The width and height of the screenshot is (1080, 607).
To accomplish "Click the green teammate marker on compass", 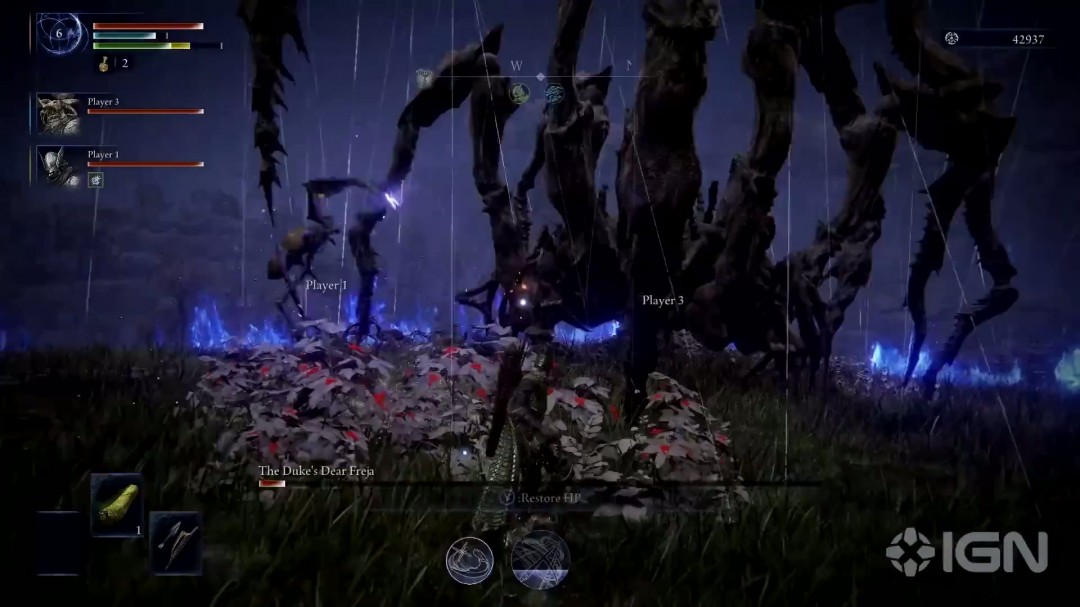I will 519,94.
